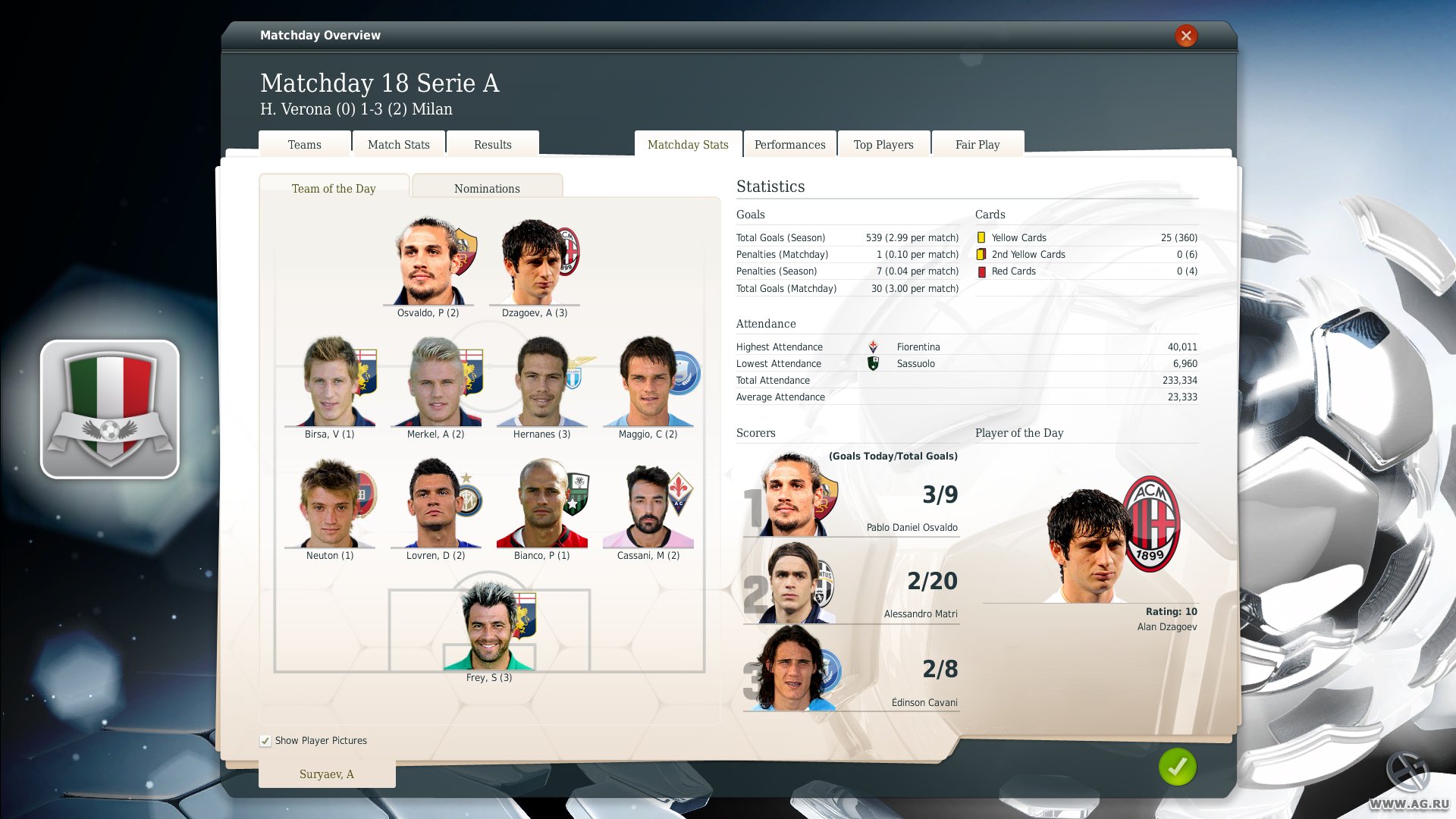Switch to the Nominations tab

tap(487, 187)
